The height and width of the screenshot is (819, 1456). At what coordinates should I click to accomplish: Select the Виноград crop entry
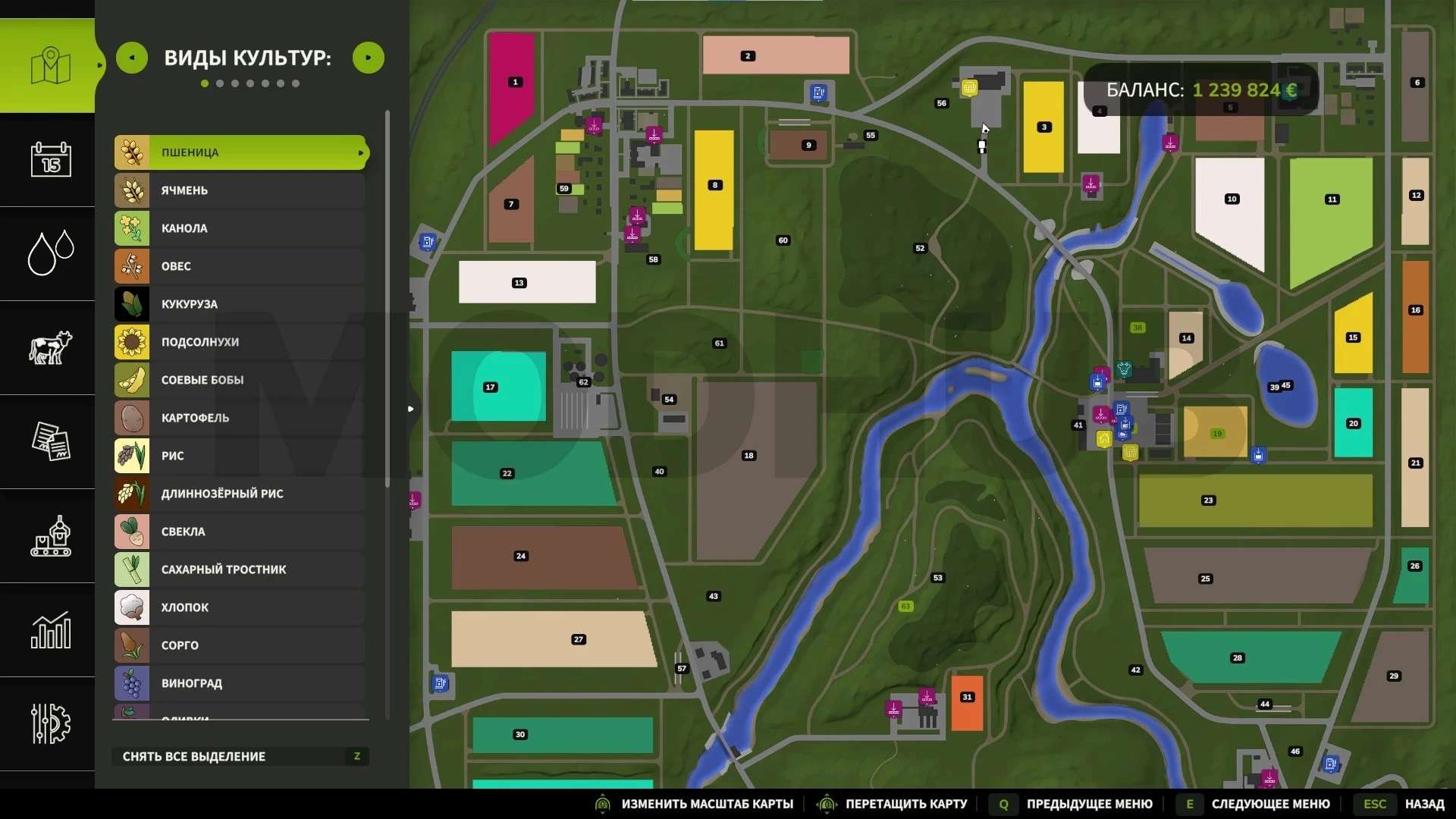(x=240, y=683)
